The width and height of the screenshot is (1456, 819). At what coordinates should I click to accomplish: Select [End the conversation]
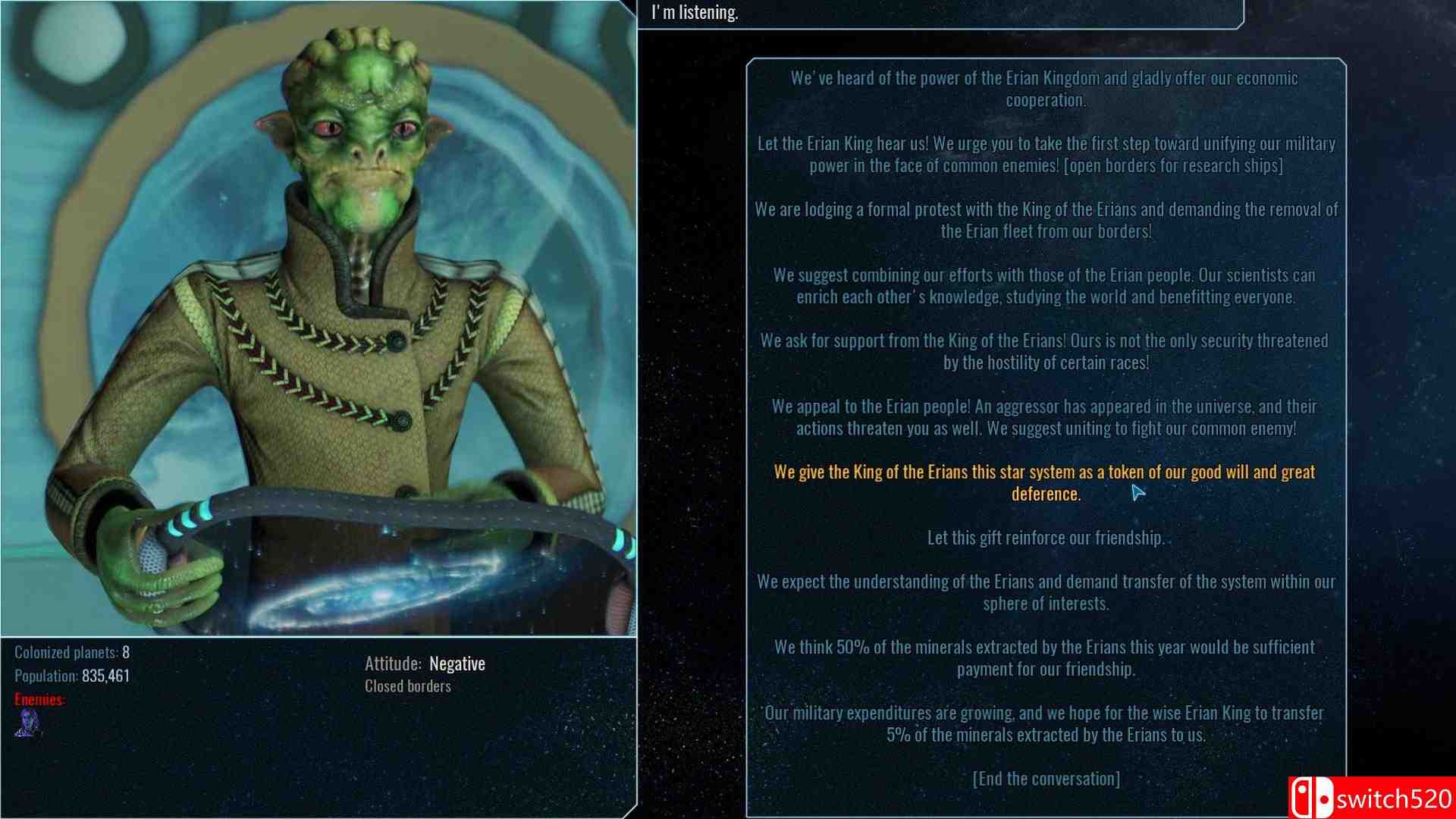[1045, 777]
